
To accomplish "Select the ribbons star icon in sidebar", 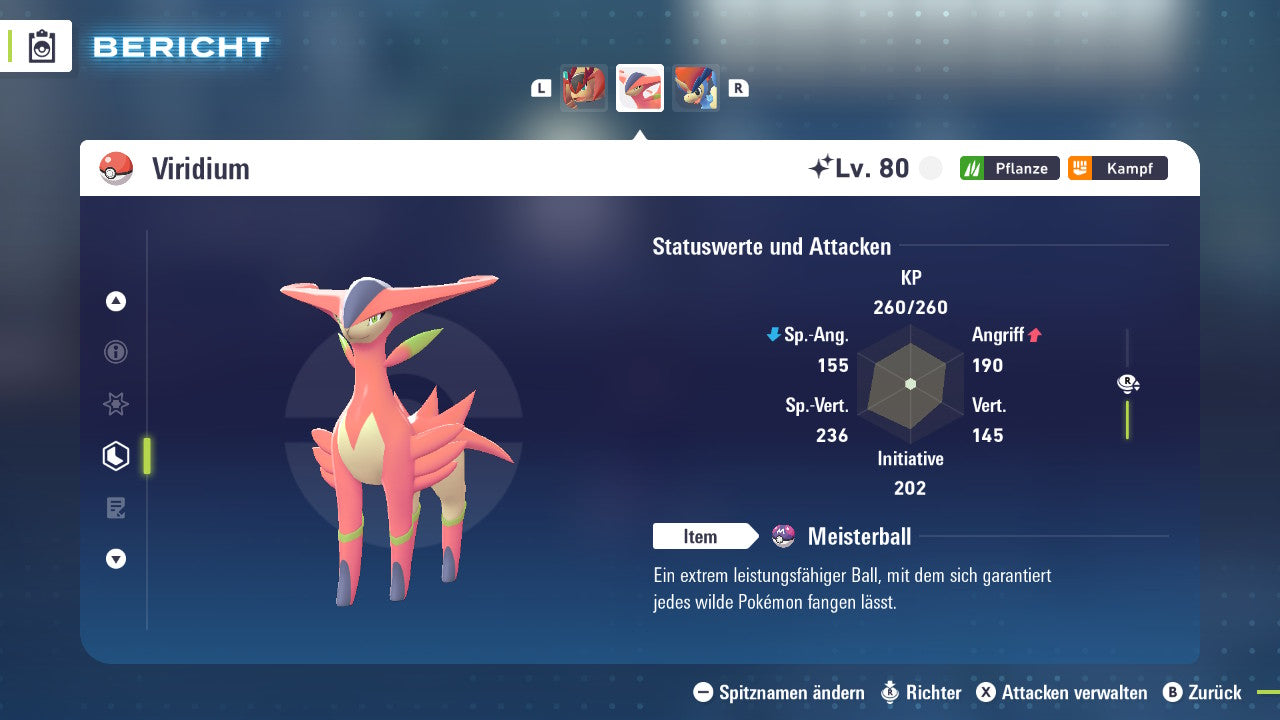I will pos(115,404).
